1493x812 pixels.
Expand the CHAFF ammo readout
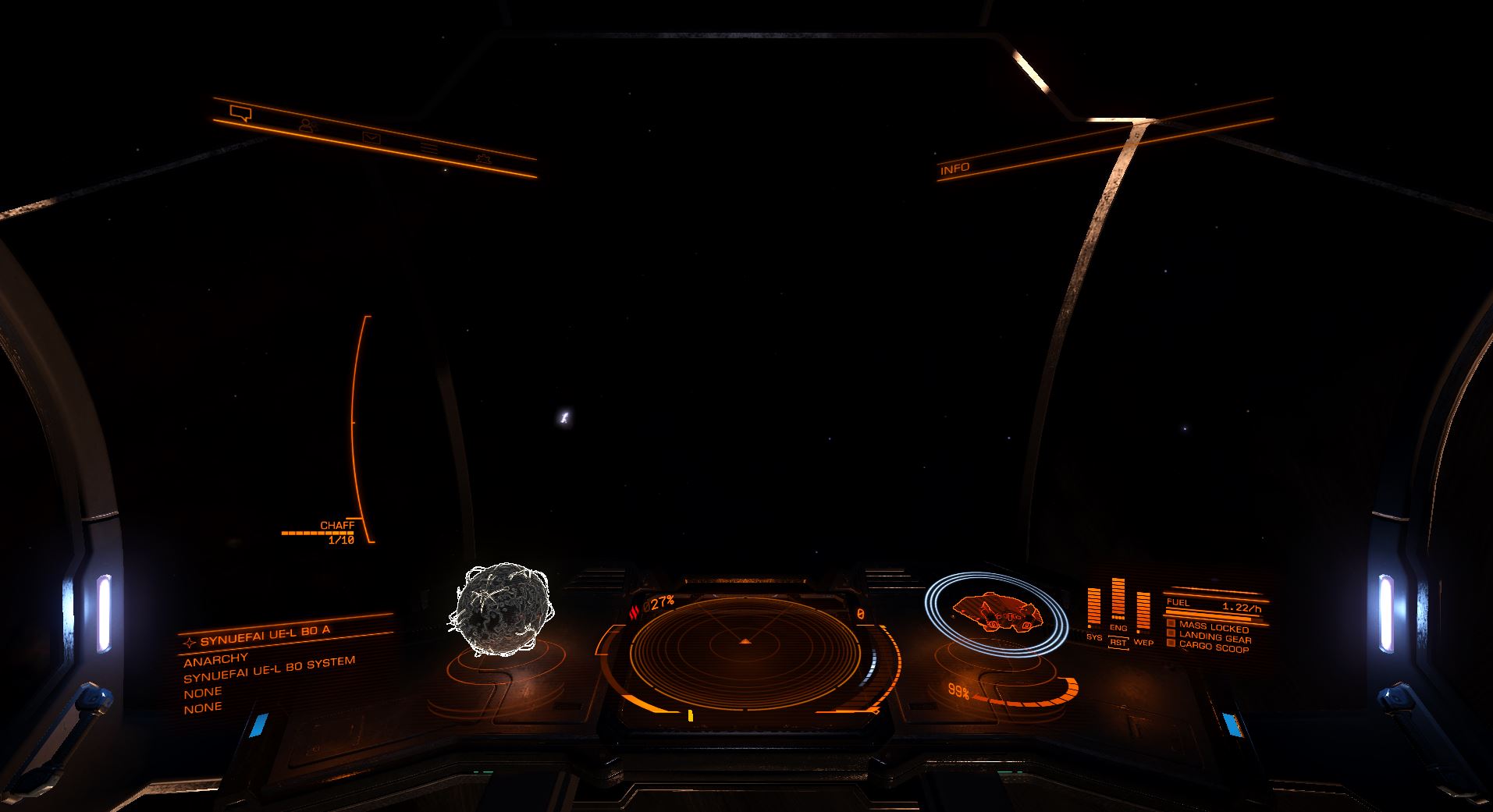pos(338,525)
